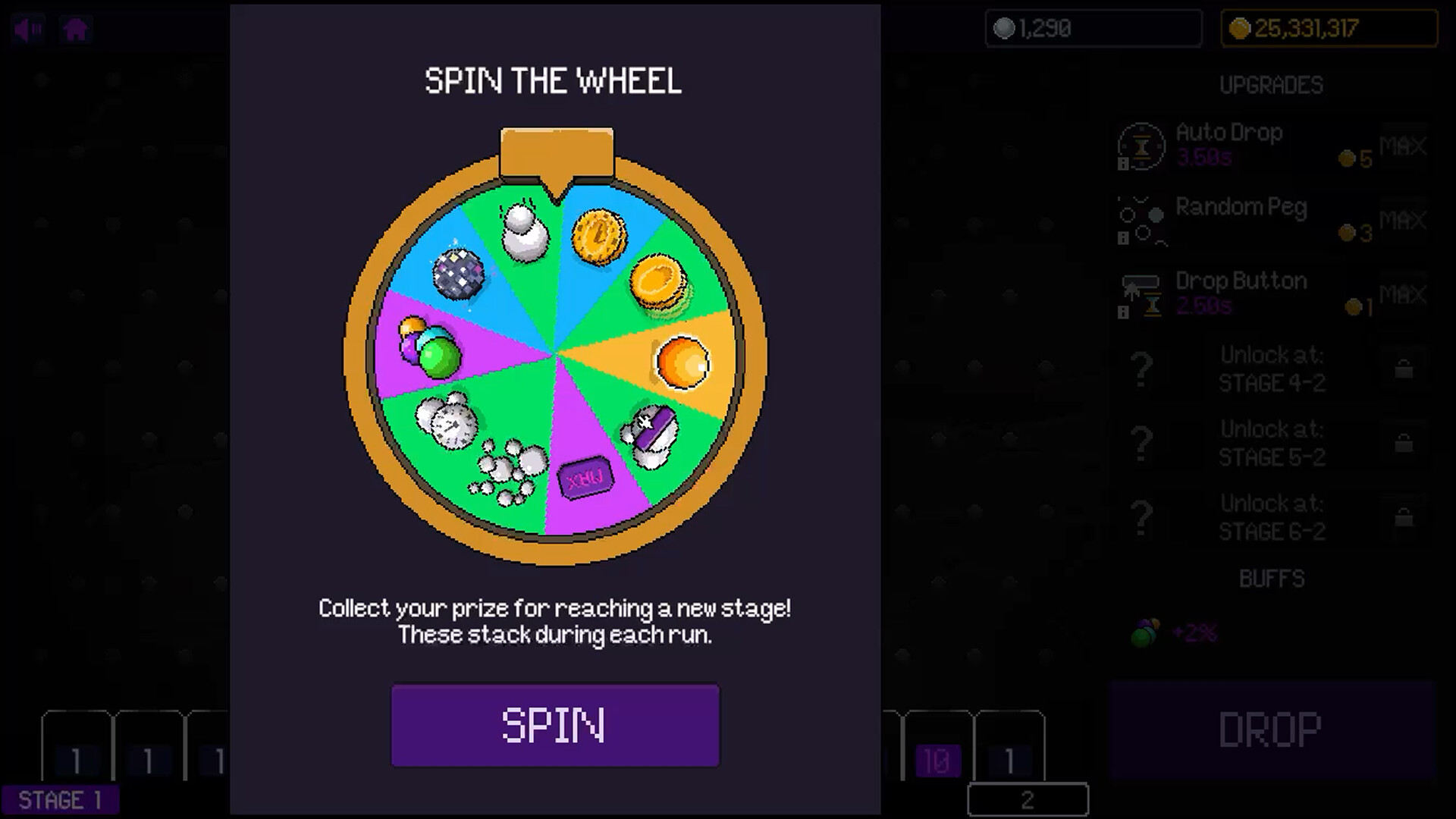Click the purple MAX token on the wheel
The height and width of the screenshot is (819, 1456).
coord(584,478)
